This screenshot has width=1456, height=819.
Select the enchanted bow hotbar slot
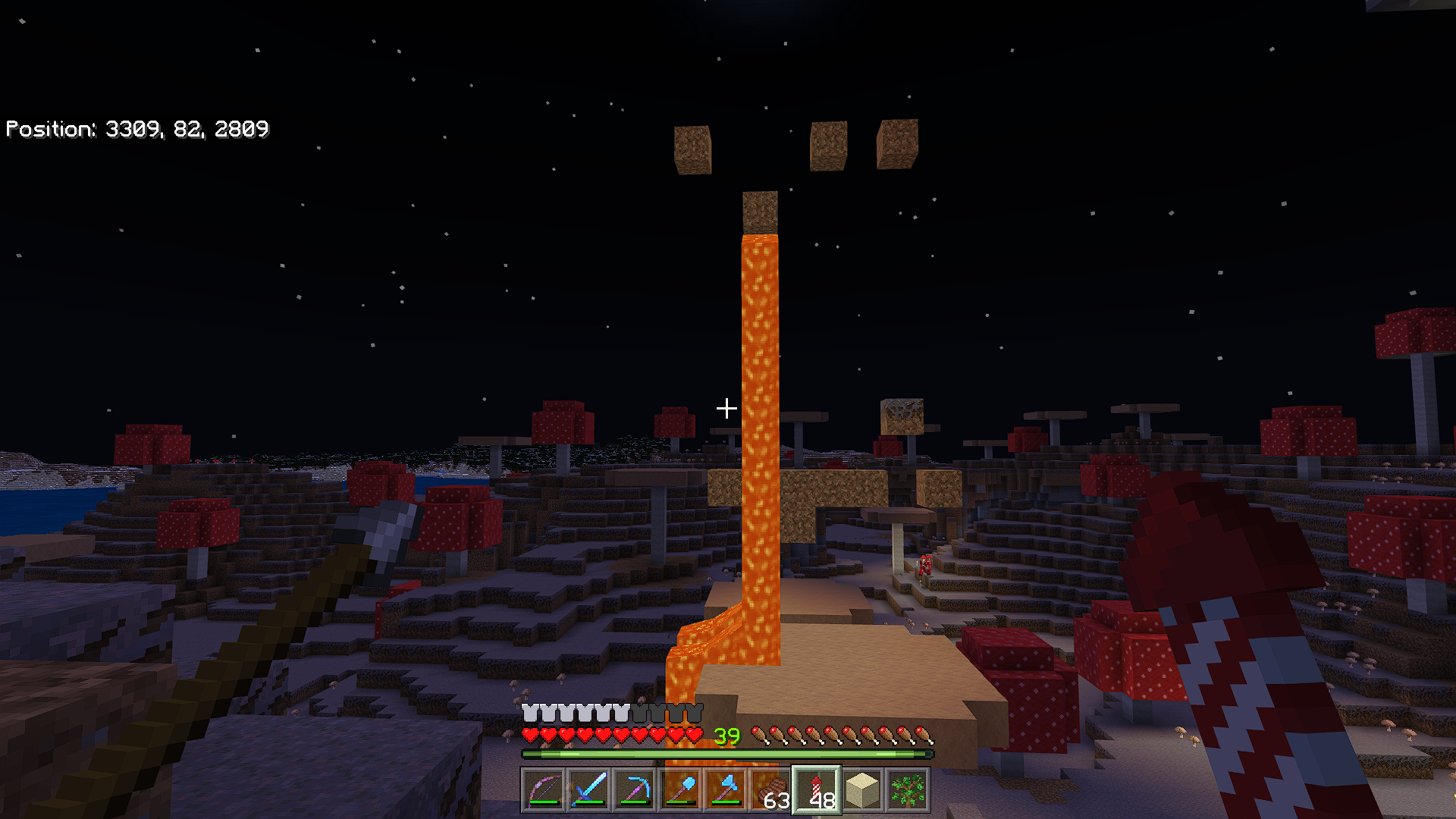coord(544,790)
